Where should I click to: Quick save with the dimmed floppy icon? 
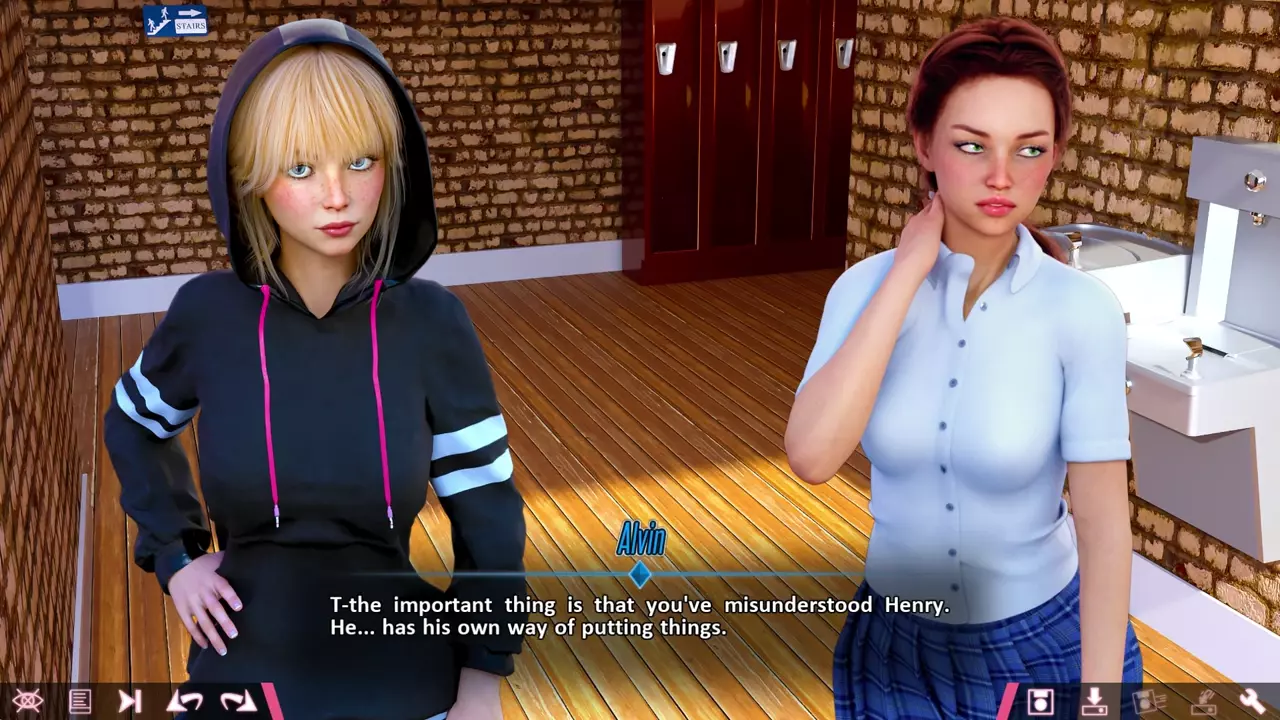coord(1149,701)
